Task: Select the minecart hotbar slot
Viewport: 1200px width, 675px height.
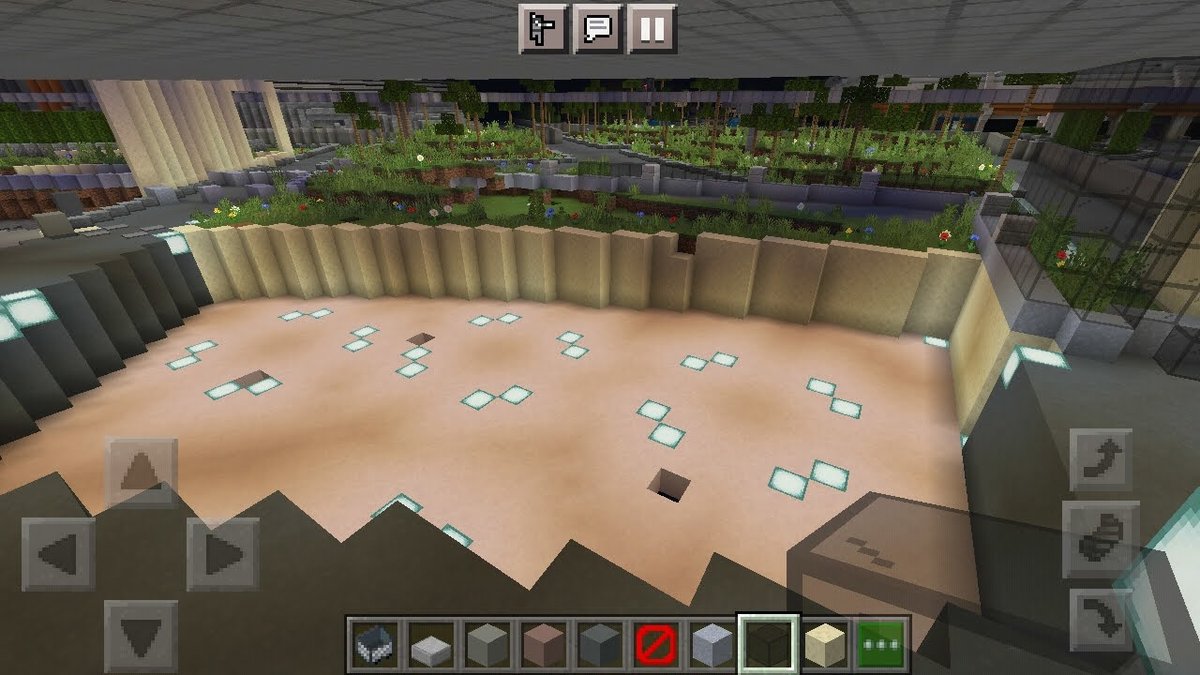Action: click(x=374, y=643)
